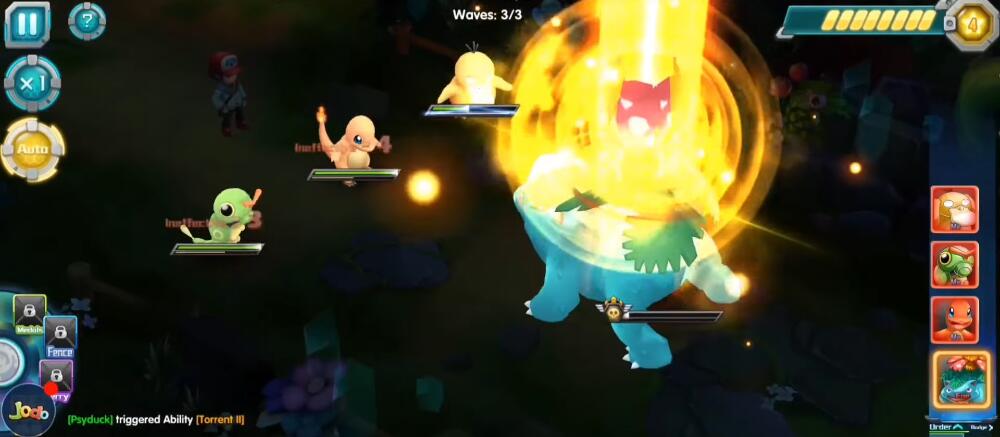Select the Psyduck portrait
The height and width of the screenshot is (437, 1000).
point(954,209)
